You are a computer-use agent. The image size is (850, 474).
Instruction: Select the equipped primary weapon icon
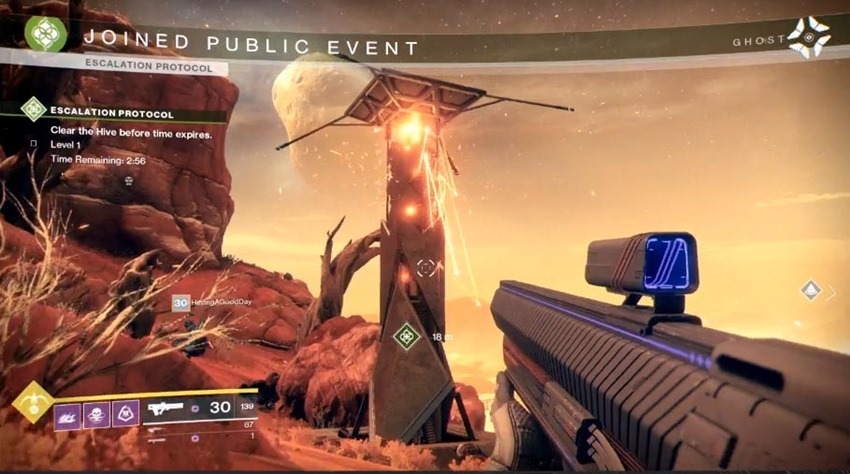point(166,408)
